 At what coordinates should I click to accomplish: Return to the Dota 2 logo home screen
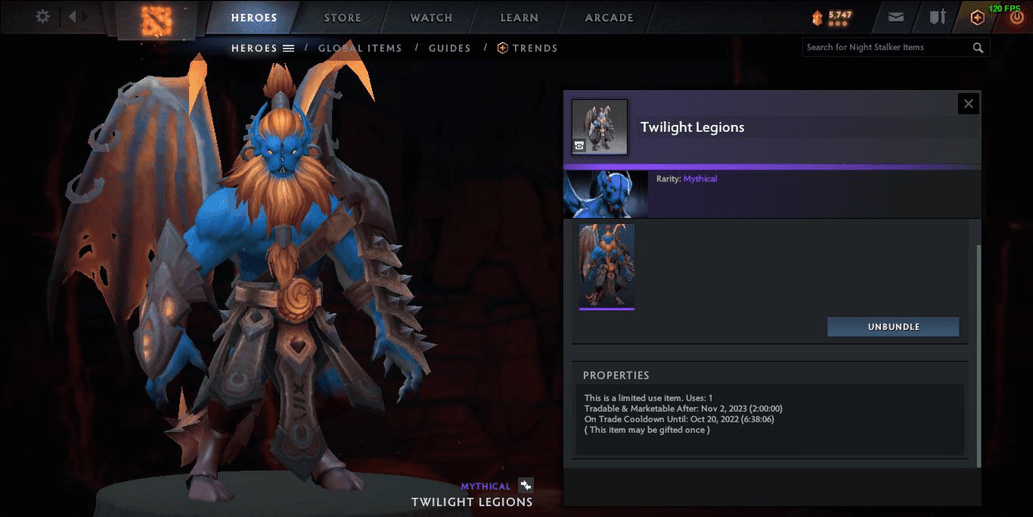[x=157, y=19]
